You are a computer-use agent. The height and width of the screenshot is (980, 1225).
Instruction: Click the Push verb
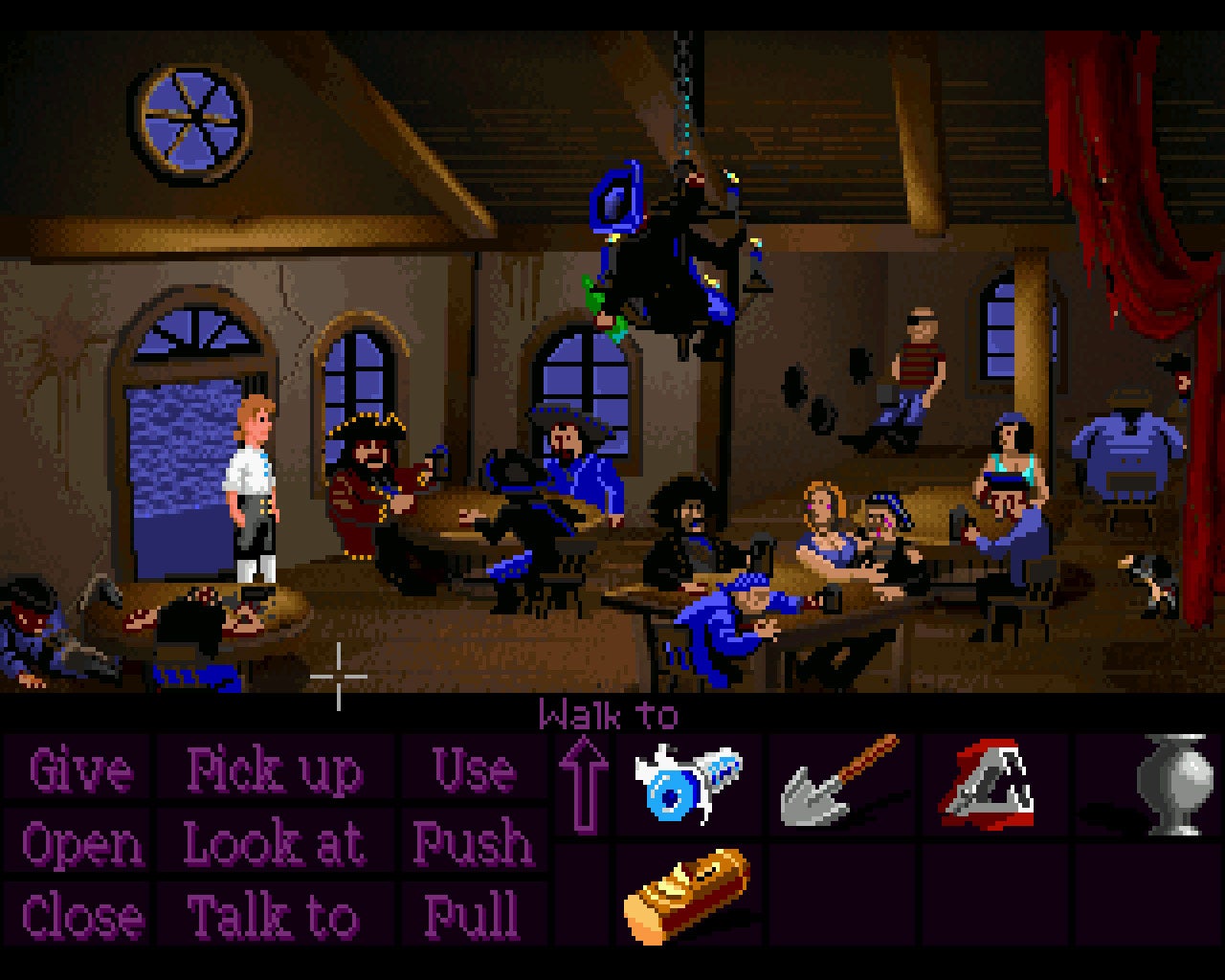(x=474, y=845)
